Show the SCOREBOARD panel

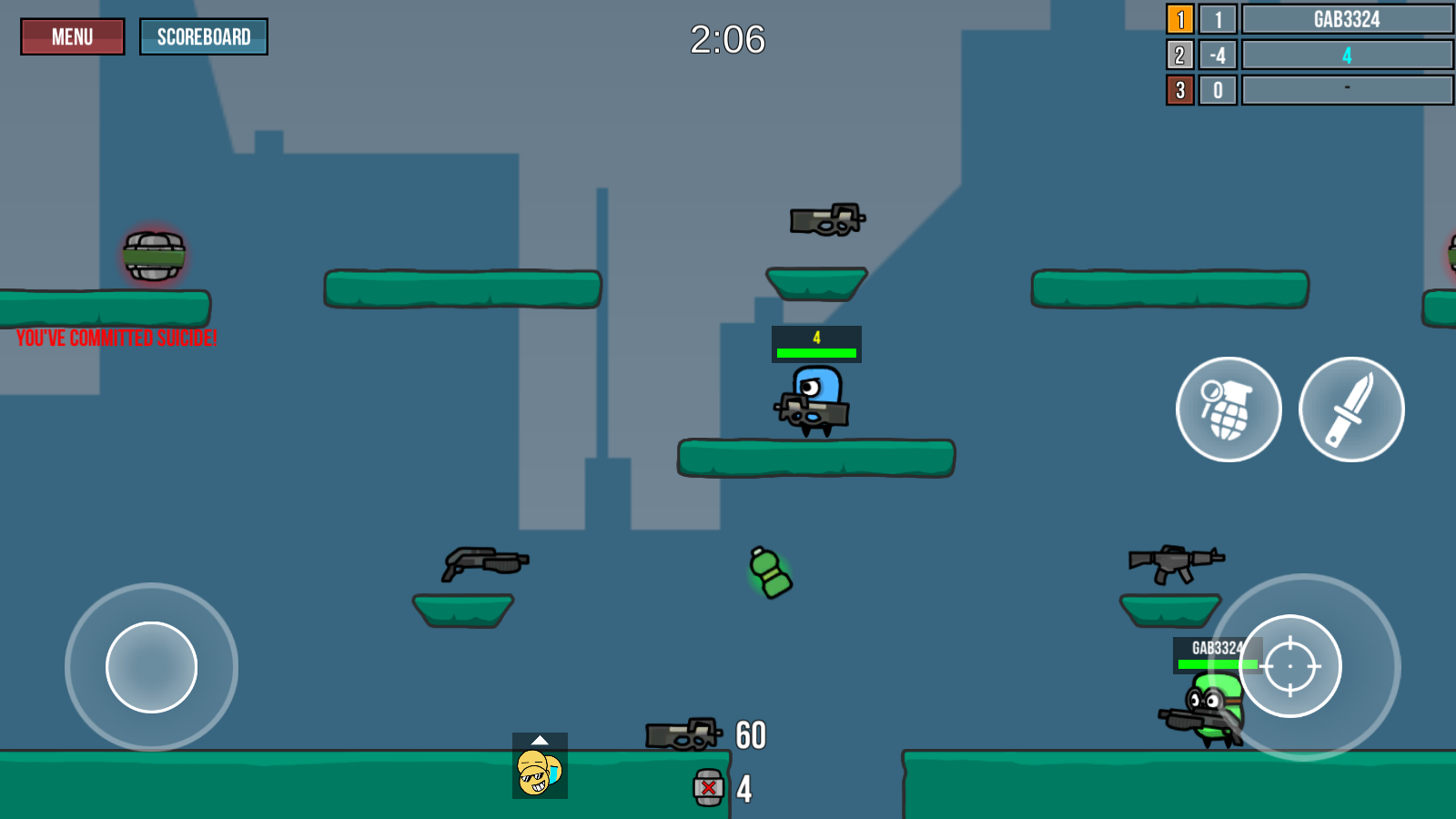(x=204, y=37)
